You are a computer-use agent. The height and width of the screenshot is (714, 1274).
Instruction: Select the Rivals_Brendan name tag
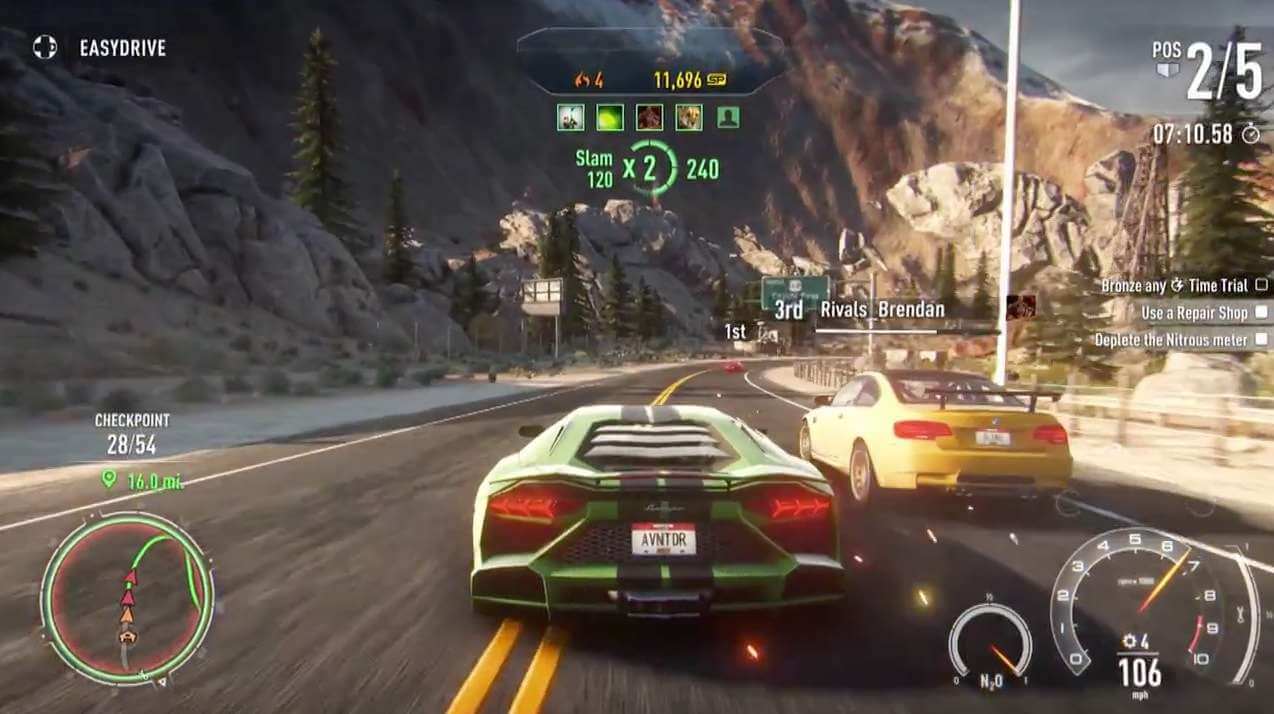coord(881,310)
